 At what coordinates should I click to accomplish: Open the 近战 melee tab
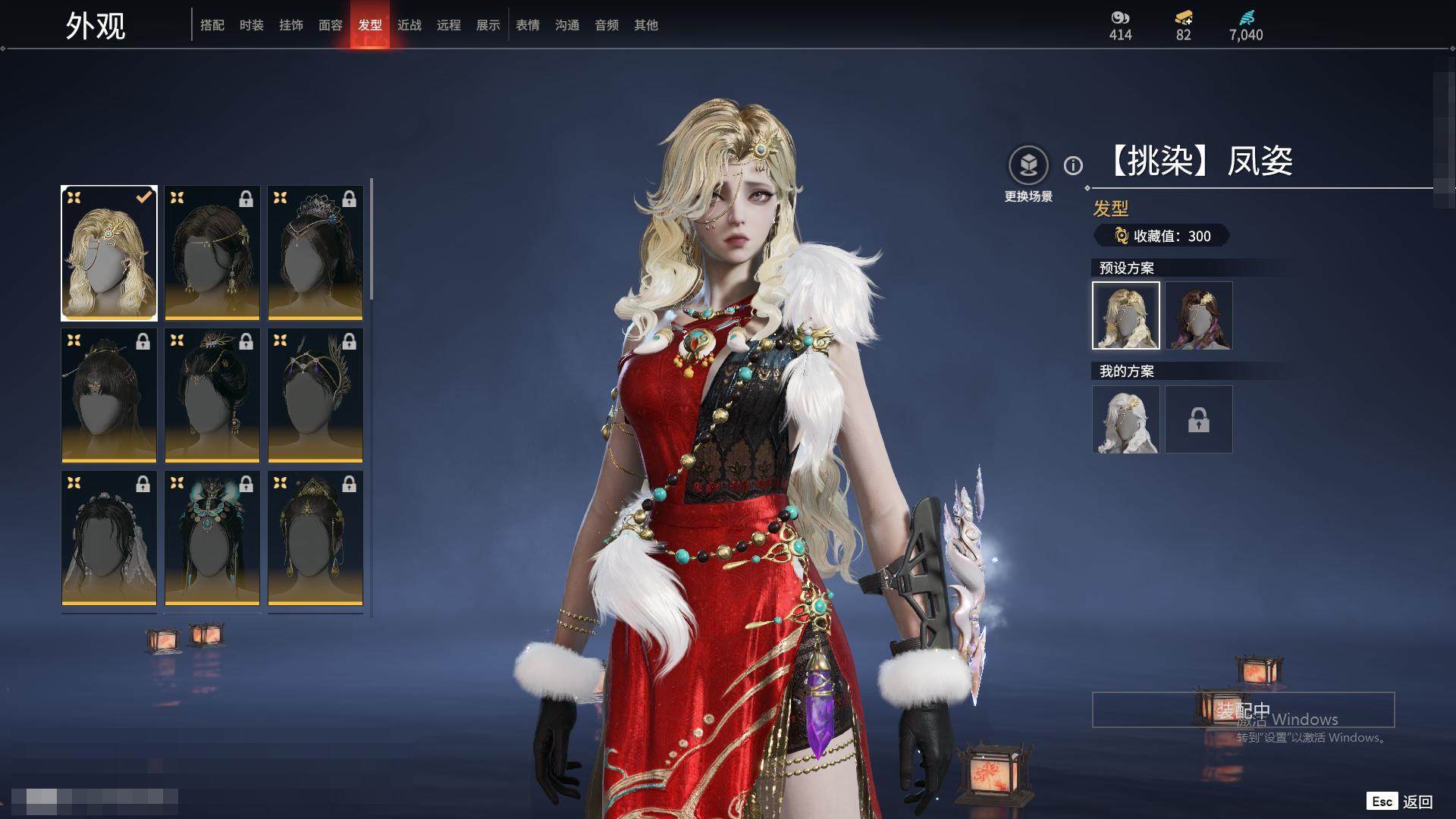[x=409, y=25]
